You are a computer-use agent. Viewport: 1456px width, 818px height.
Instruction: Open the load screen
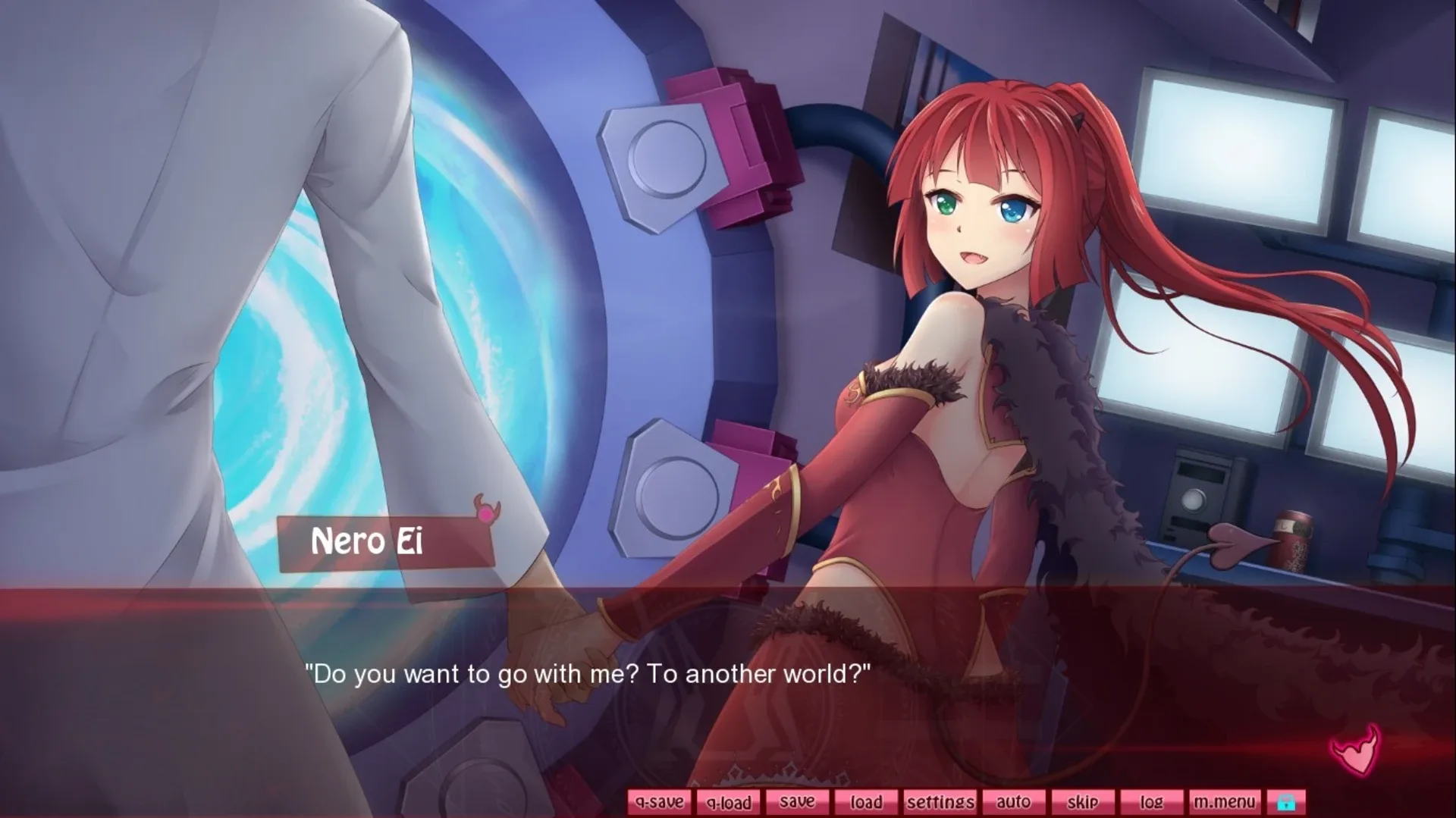867,801
